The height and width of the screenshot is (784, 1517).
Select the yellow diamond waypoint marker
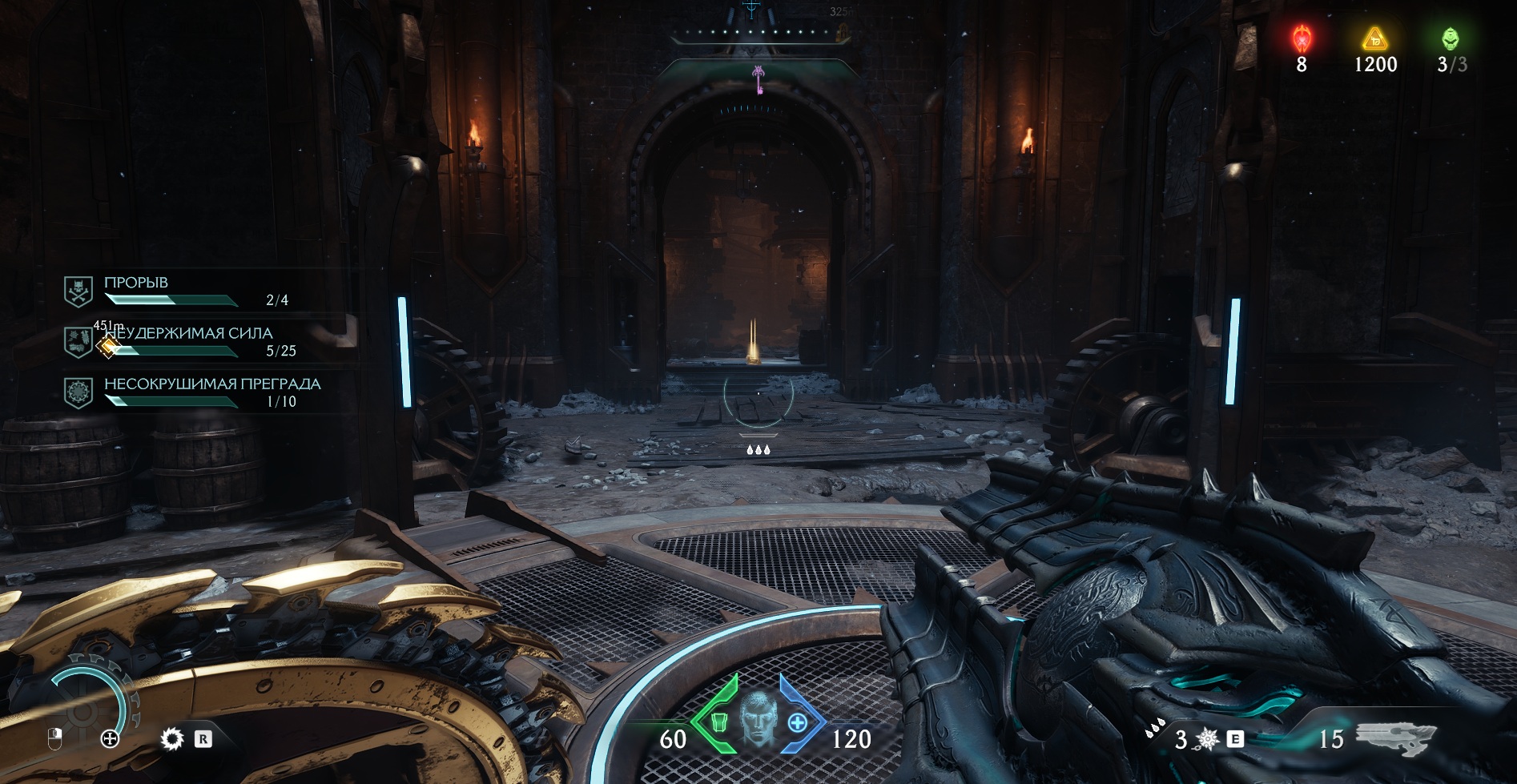coord(107,346)
